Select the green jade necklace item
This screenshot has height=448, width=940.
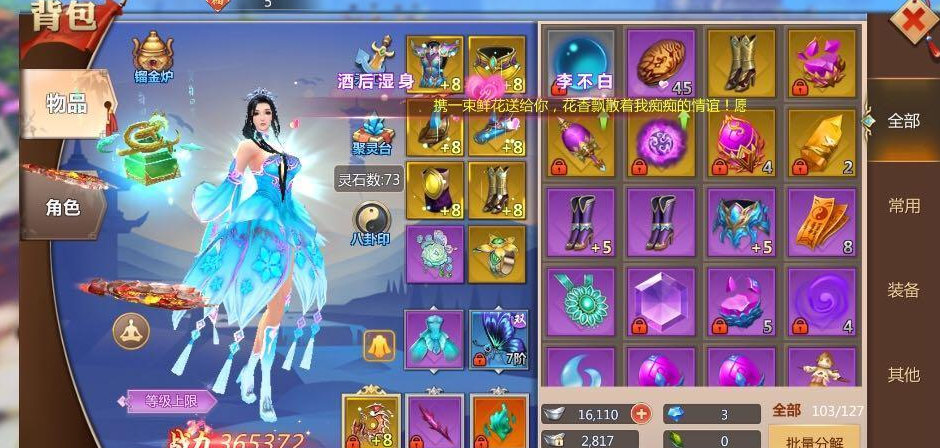click(580, 300)
